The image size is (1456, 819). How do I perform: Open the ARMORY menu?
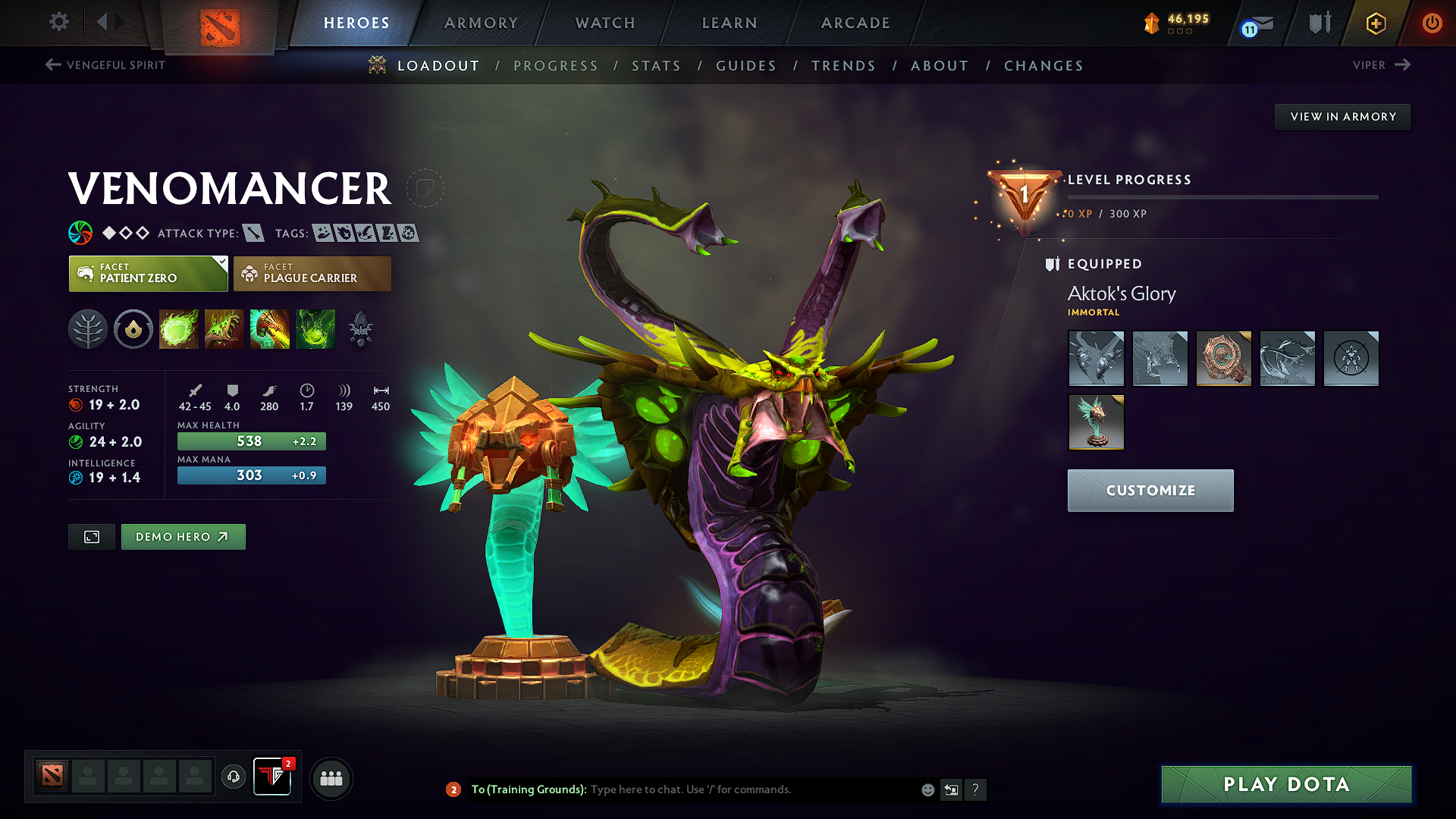click(481, 23)
